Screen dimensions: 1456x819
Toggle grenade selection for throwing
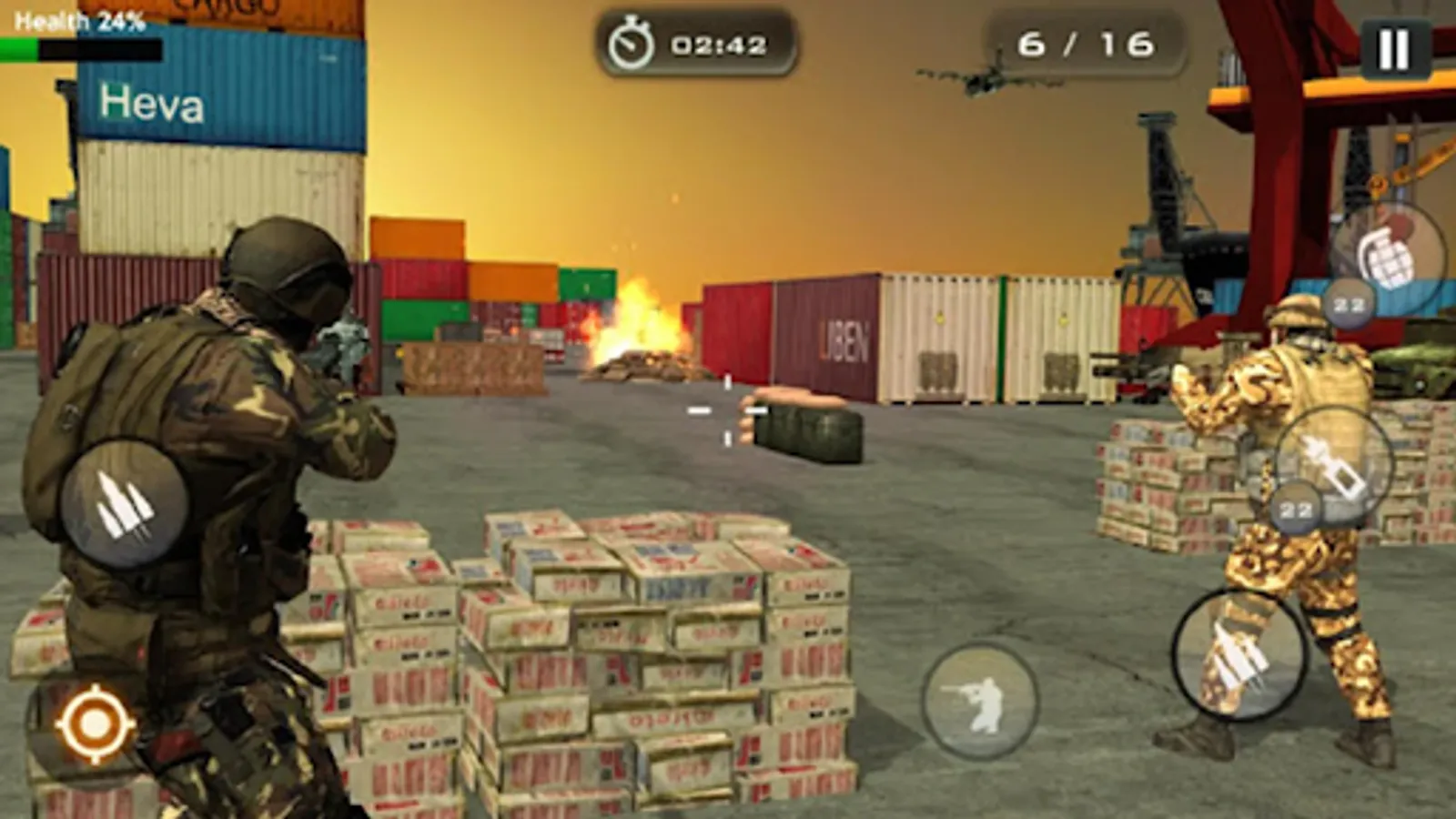(1386, 261)
